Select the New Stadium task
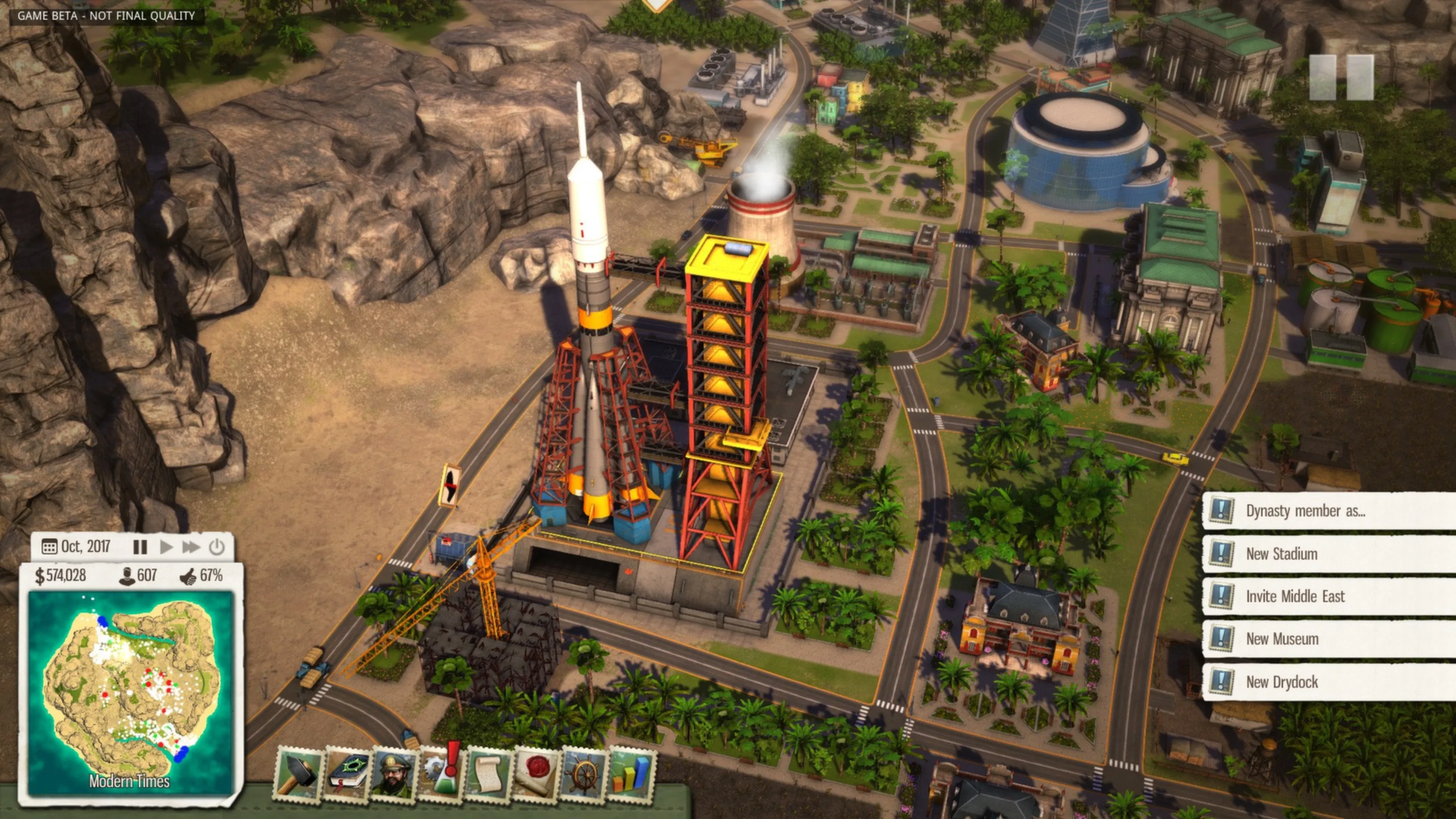1456x819 pixels. pyautogui.click(x=1328, y=554)
